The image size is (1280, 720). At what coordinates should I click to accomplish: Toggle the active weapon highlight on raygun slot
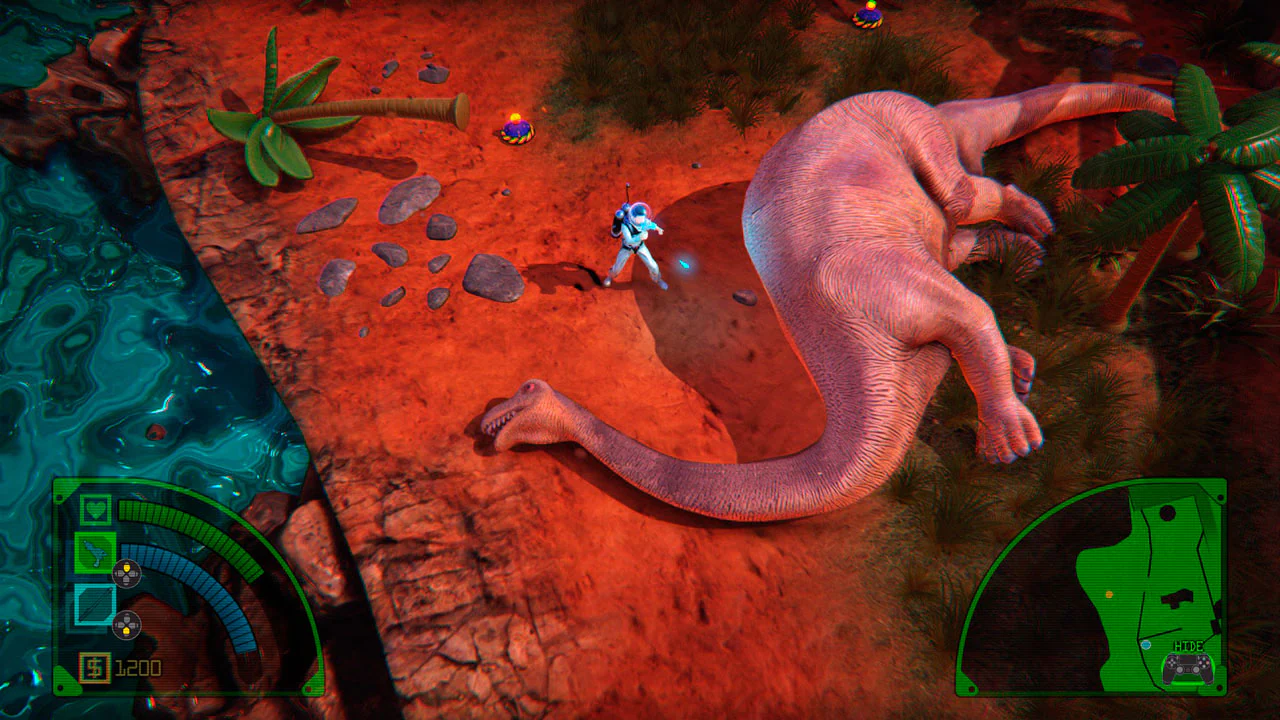97,555
